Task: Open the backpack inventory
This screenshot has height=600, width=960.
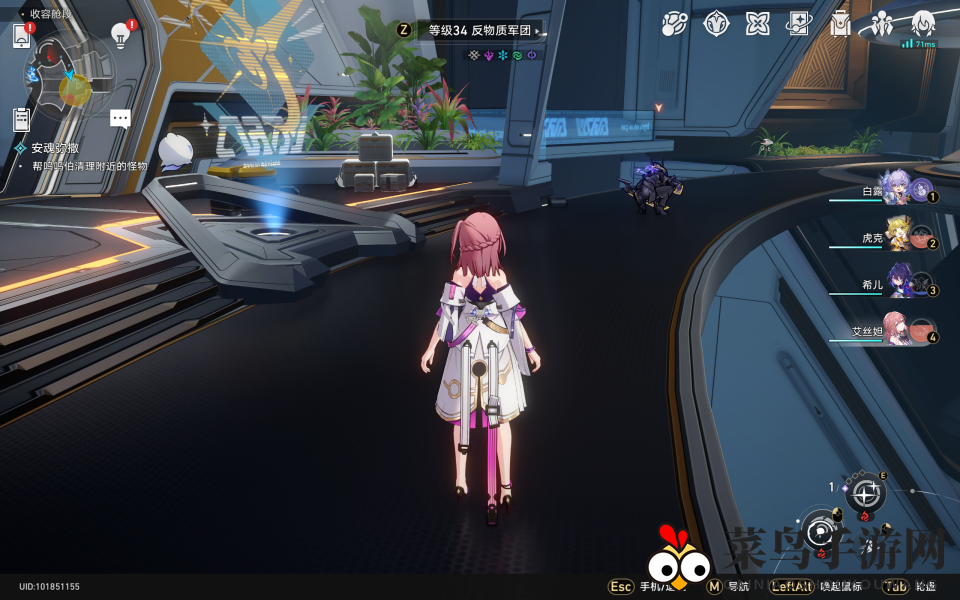Action: (x=840, y=24)
